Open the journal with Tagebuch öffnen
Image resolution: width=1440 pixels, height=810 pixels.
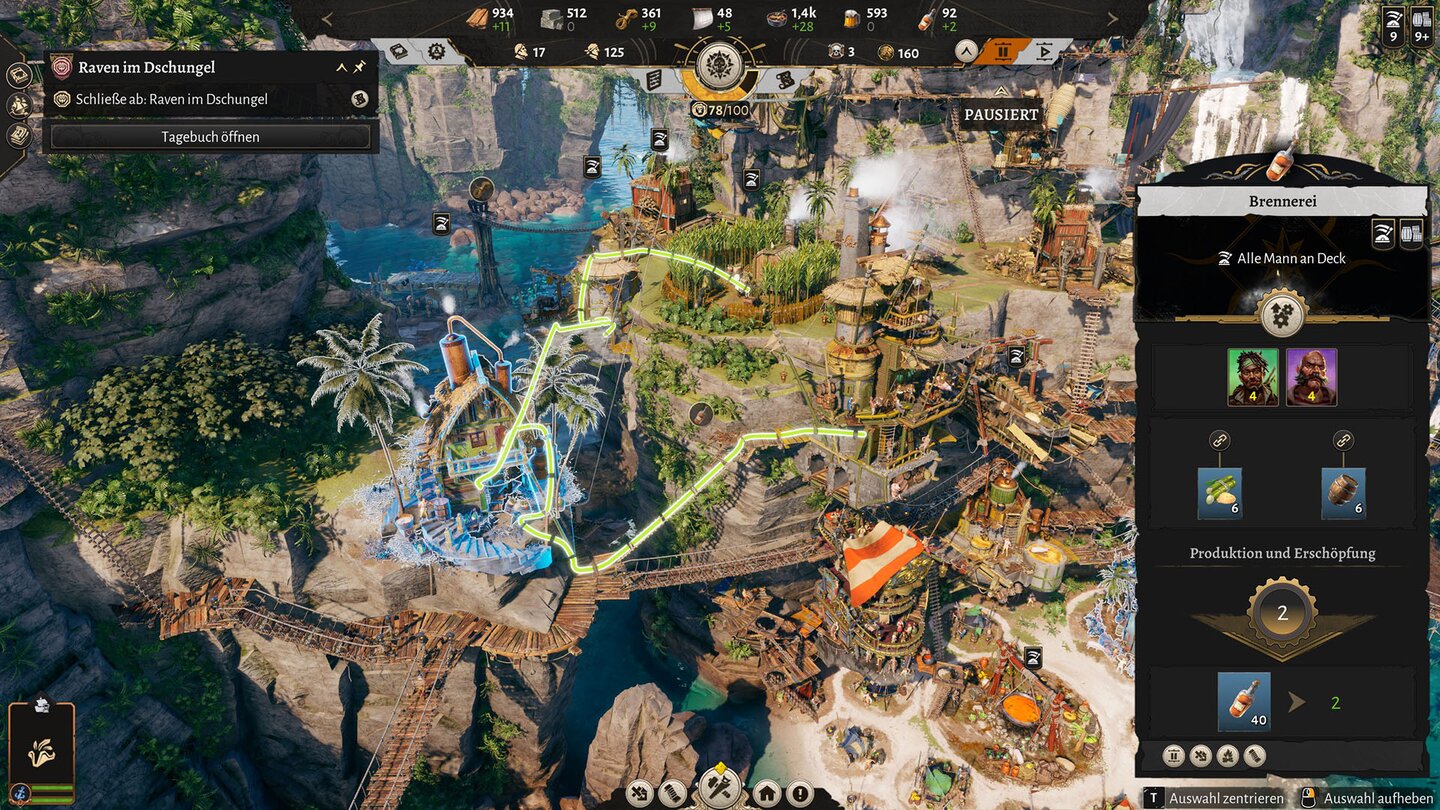pos(210,137)
